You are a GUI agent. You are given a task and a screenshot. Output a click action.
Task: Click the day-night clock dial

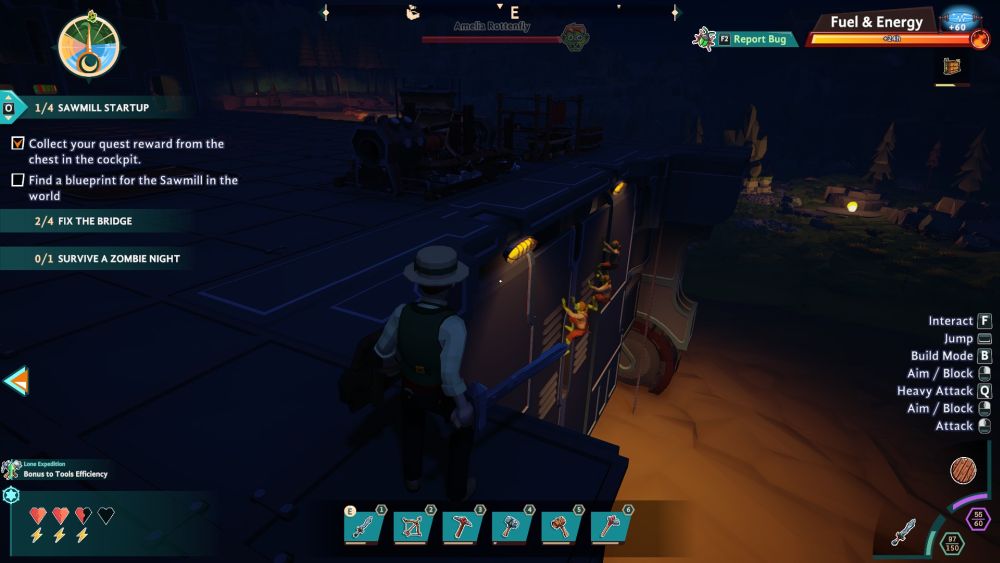point(89,47)
